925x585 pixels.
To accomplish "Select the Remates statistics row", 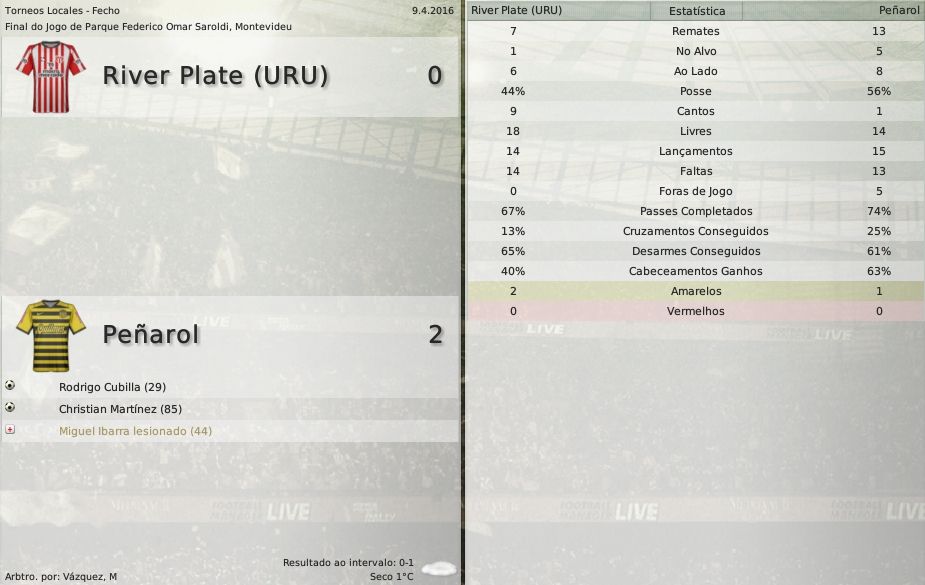I will click(696, 31).
